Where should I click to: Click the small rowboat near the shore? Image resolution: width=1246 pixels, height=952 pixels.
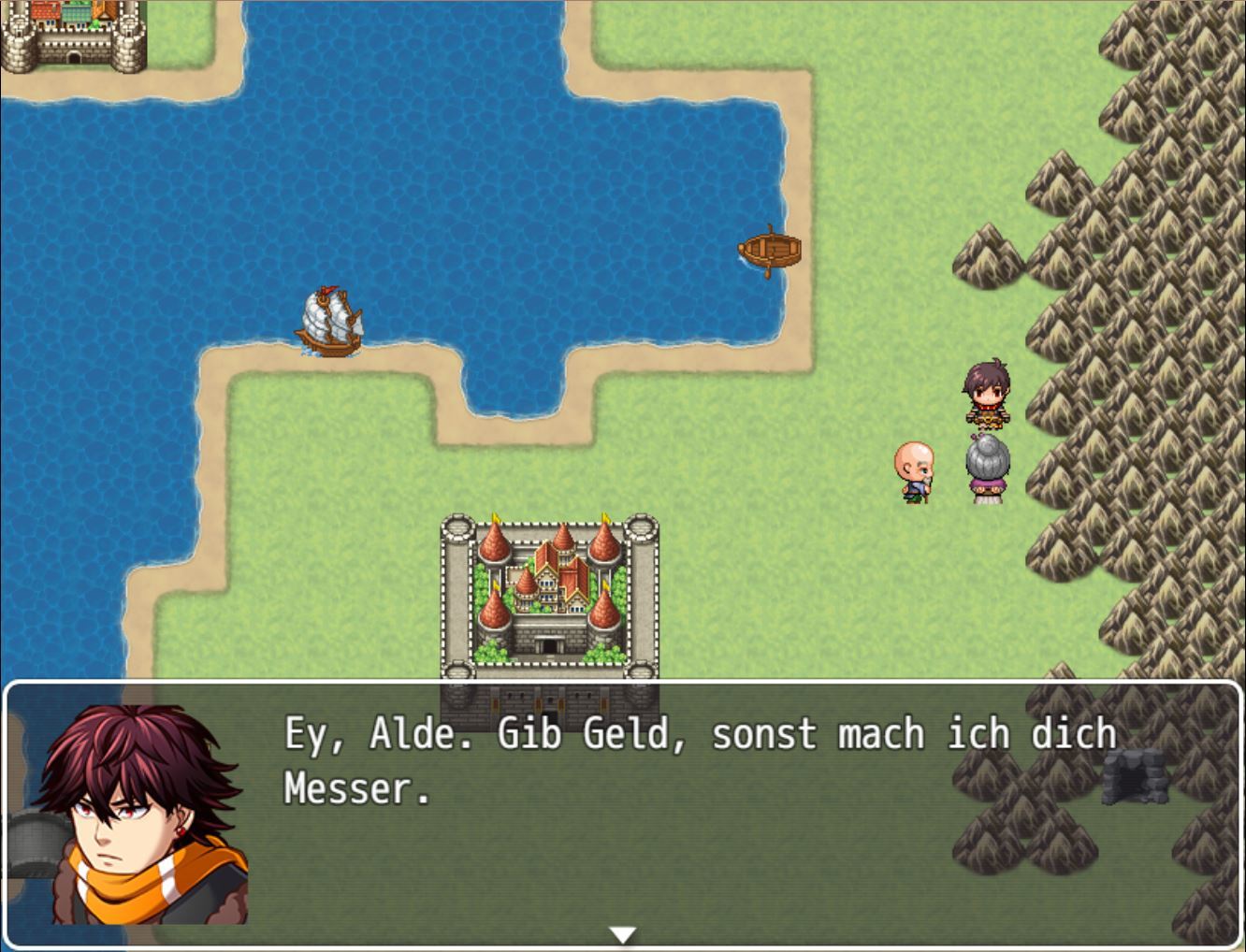[x=770, y=248]
